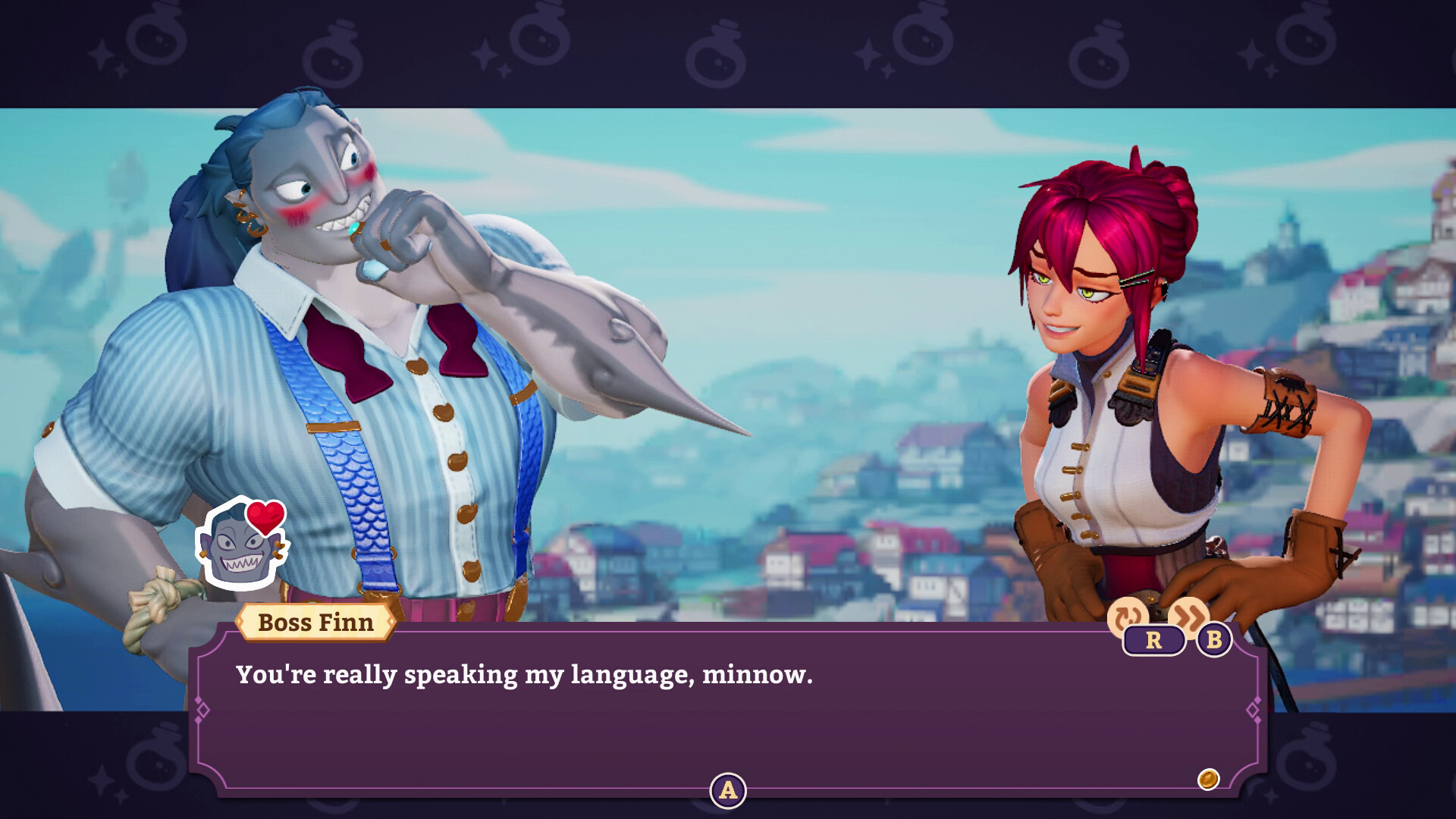
Task: Click the dialogue line about speaking my language
Action: [x=523, y=674]
